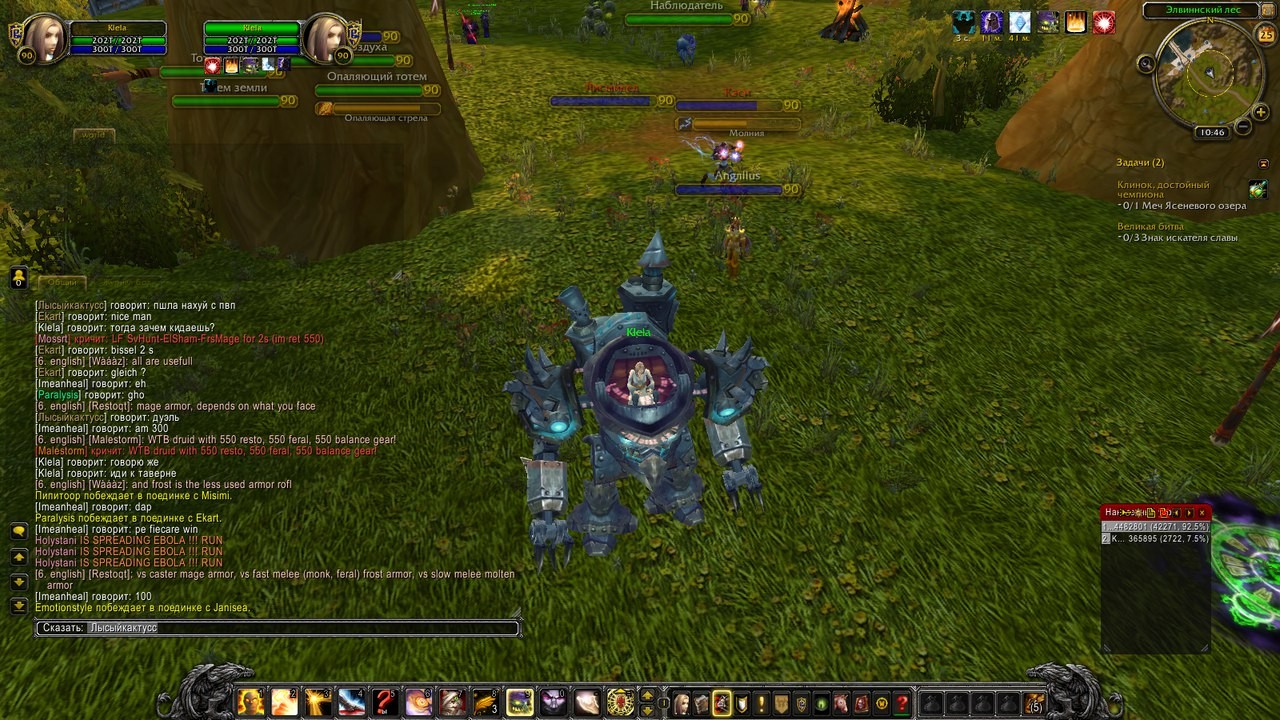Click the chat input field
The height and width of the screenshot is (720, 1280).
(300, 628)
